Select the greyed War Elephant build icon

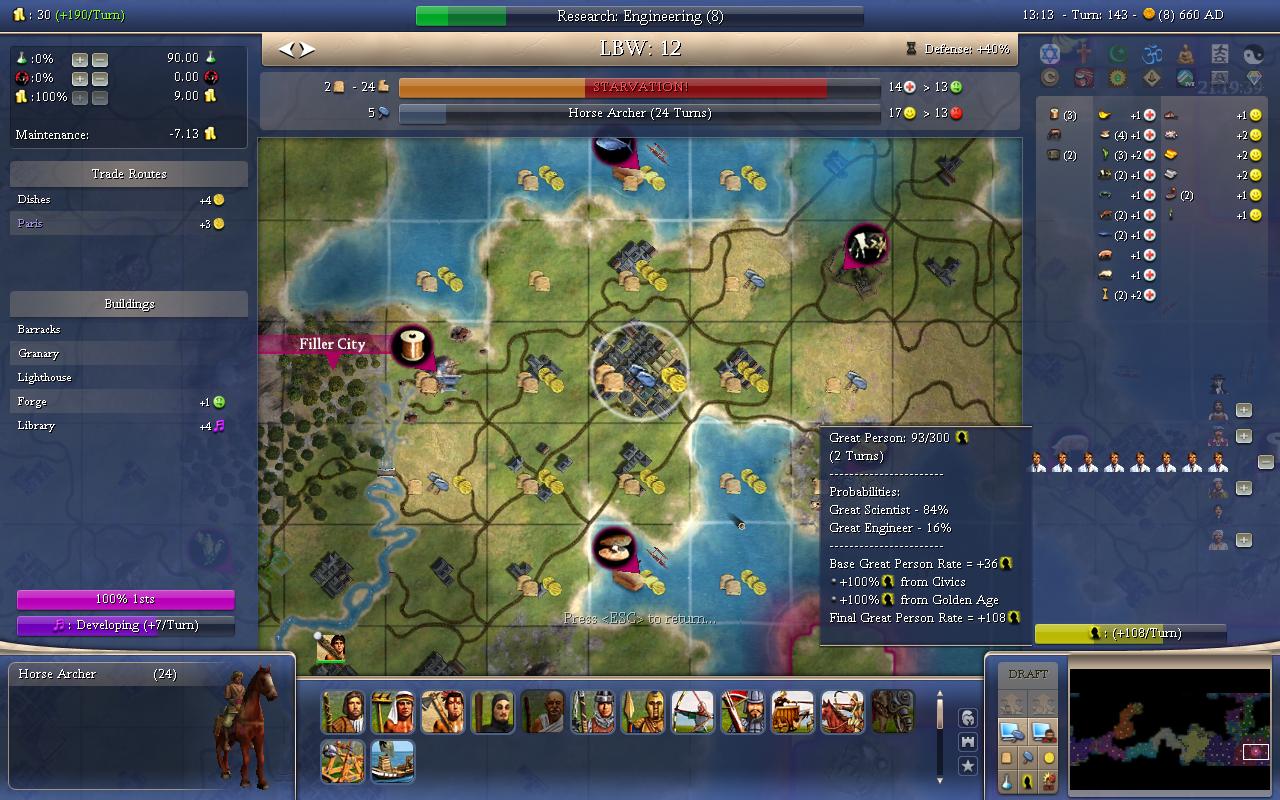click(893, 712)
